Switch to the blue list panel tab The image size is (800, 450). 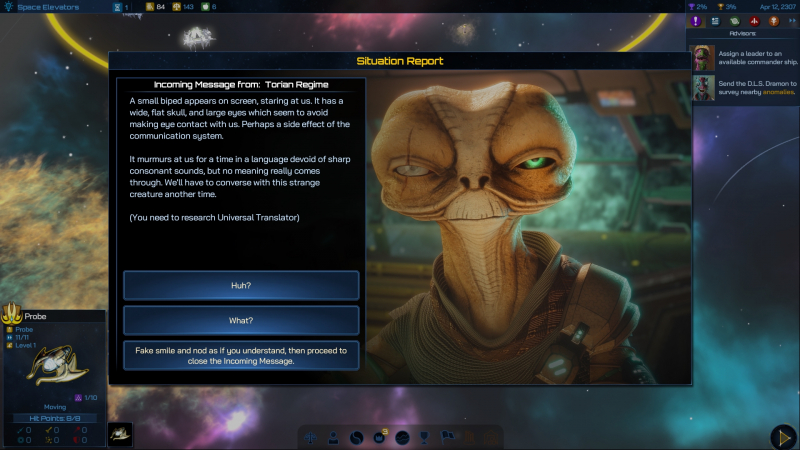pyautogui.click(x=715, y=21)
